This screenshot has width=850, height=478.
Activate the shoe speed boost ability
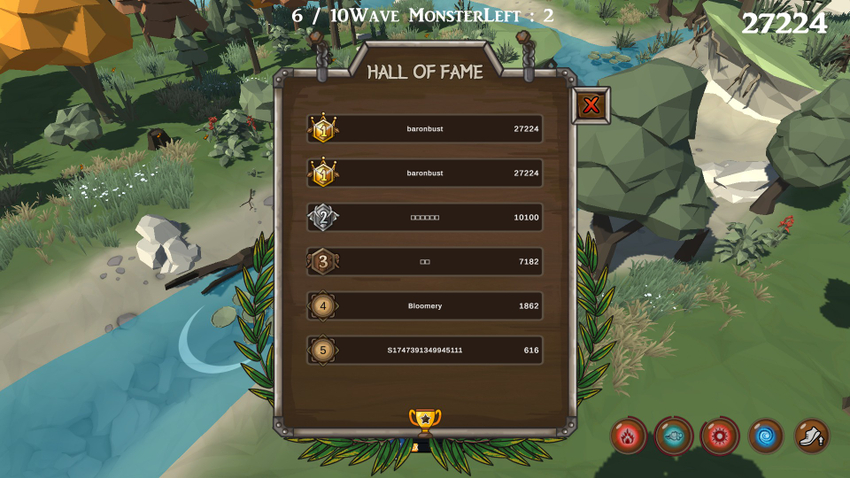[812, 436]
